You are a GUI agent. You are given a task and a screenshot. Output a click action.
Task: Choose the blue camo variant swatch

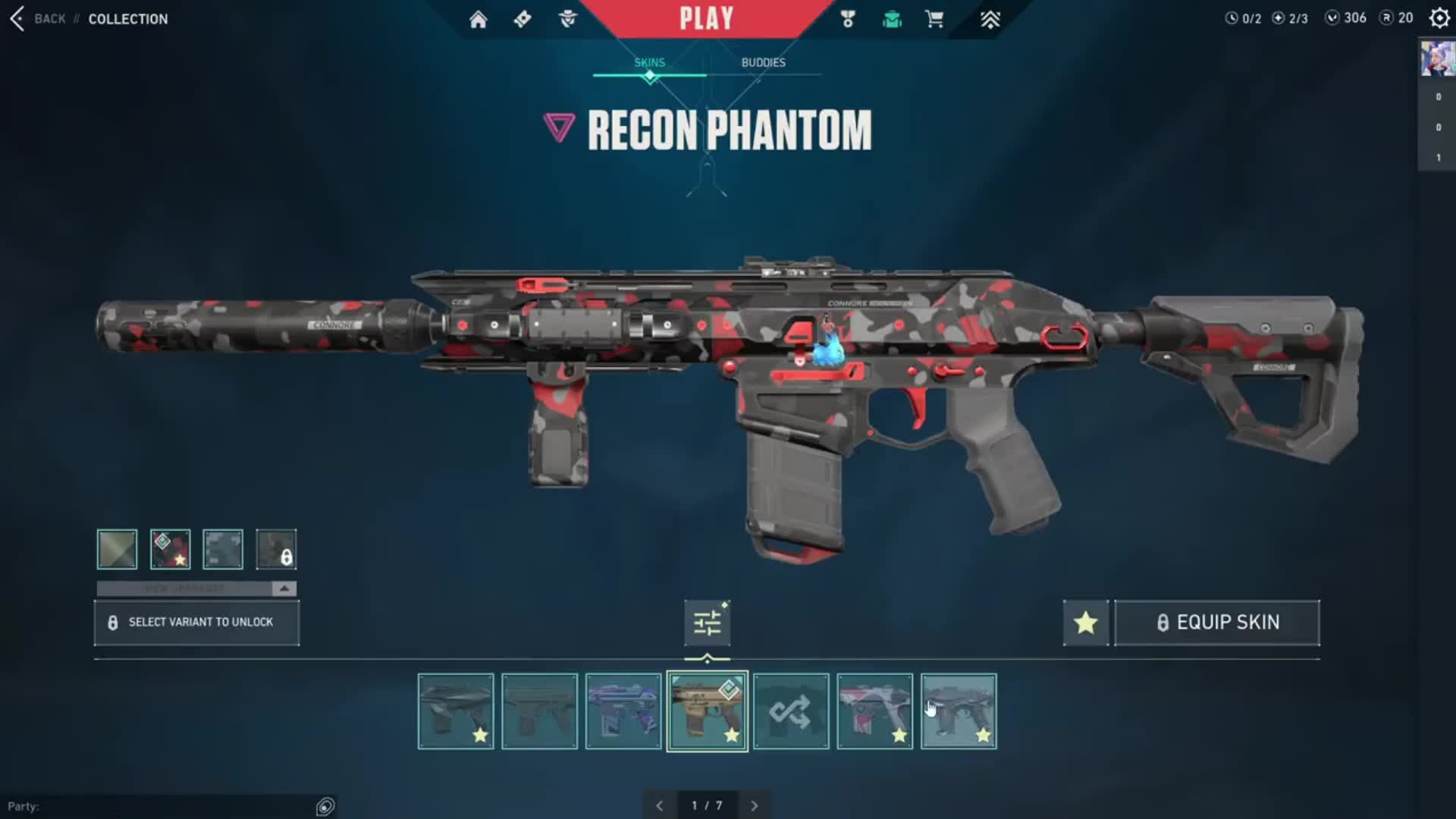(223, 549)
